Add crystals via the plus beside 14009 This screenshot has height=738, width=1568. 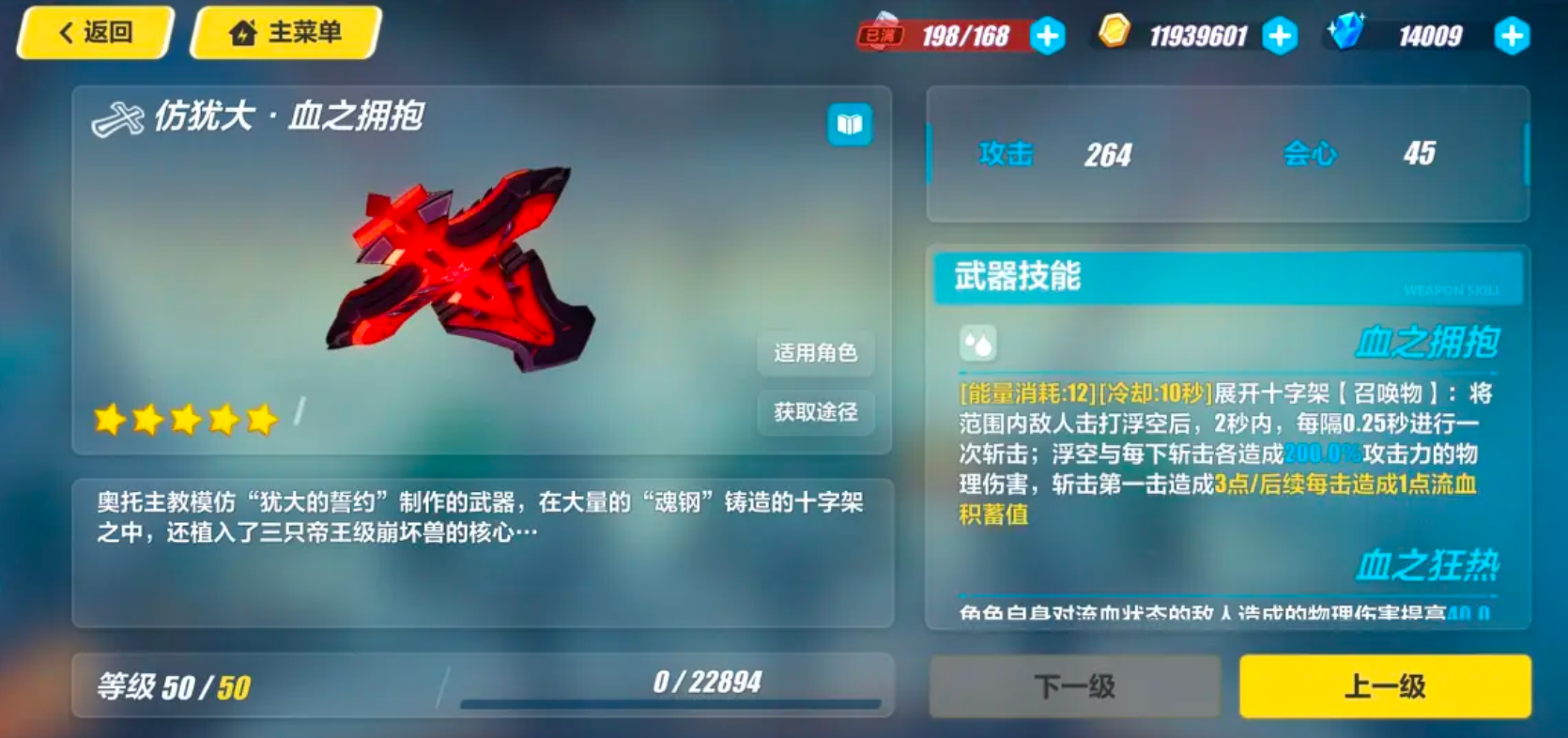tap(1512, 37)
